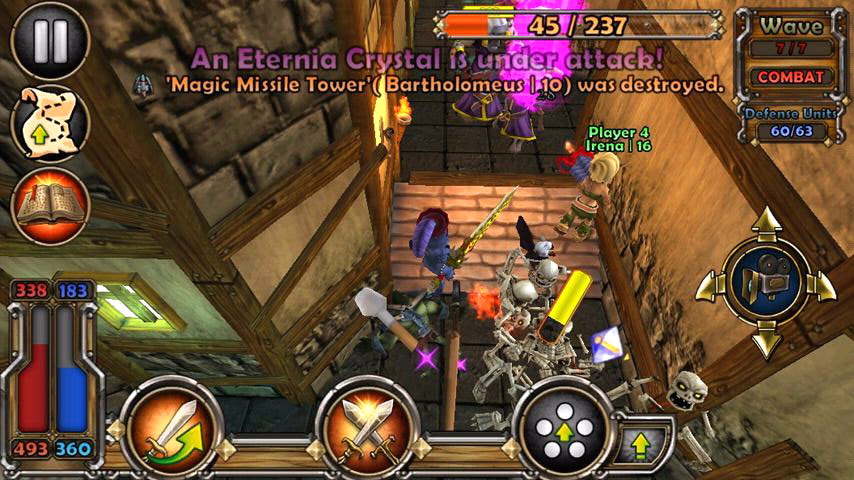Open the treasure map button
The width and height of the screenshot is (854, 480).
tap(50, 123)
